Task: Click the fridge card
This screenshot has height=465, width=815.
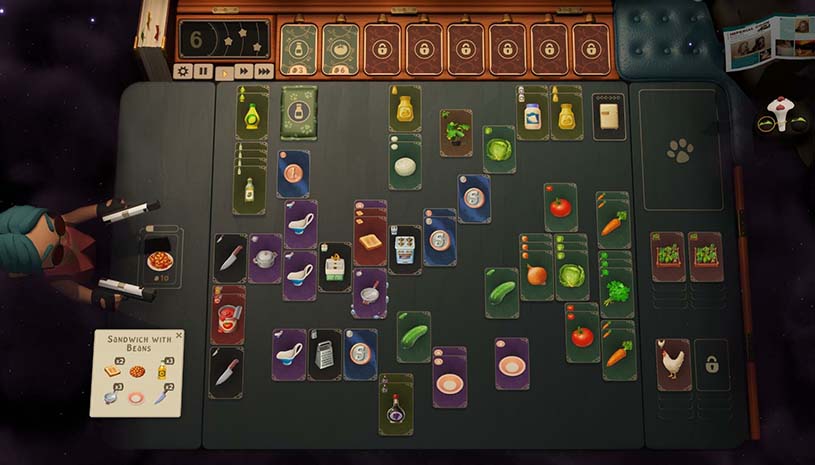Action: click(x=608, y=117)
